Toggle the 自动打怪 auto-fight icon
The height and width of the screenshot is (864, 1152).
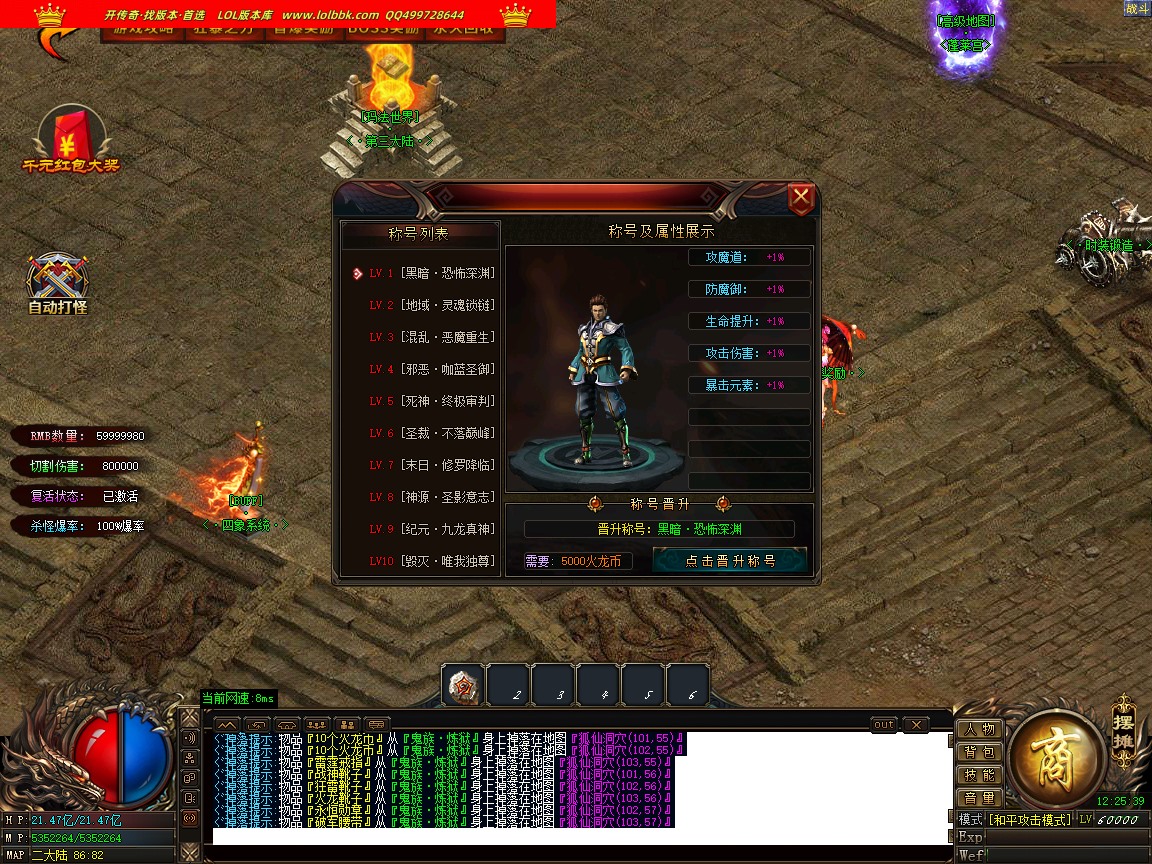(58, 283)
